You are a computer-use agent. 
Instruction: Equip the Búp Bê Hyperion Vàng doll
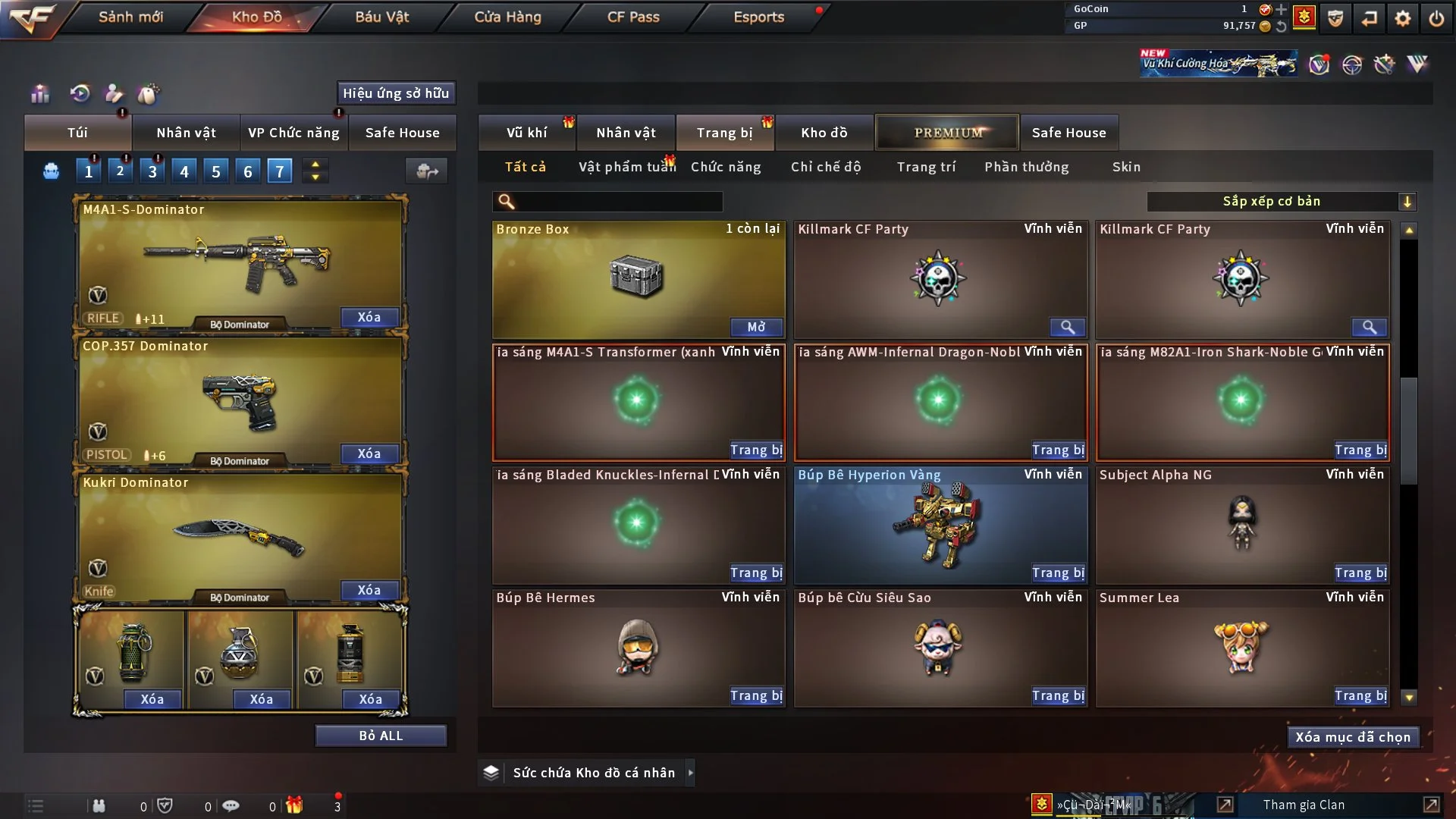pos(1058,573)
